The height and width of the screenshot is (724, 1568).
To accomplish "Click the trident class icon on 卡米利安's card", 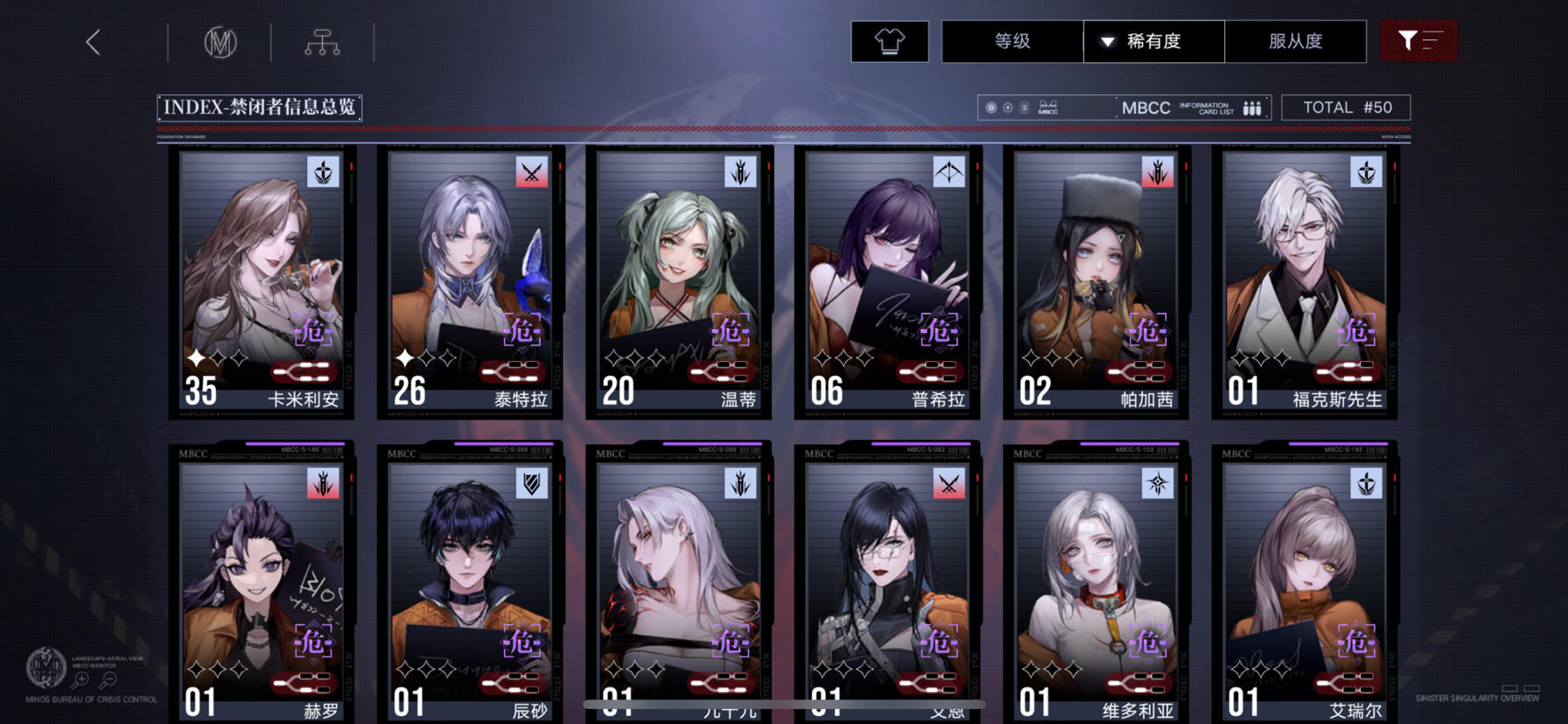I will 321,173.
